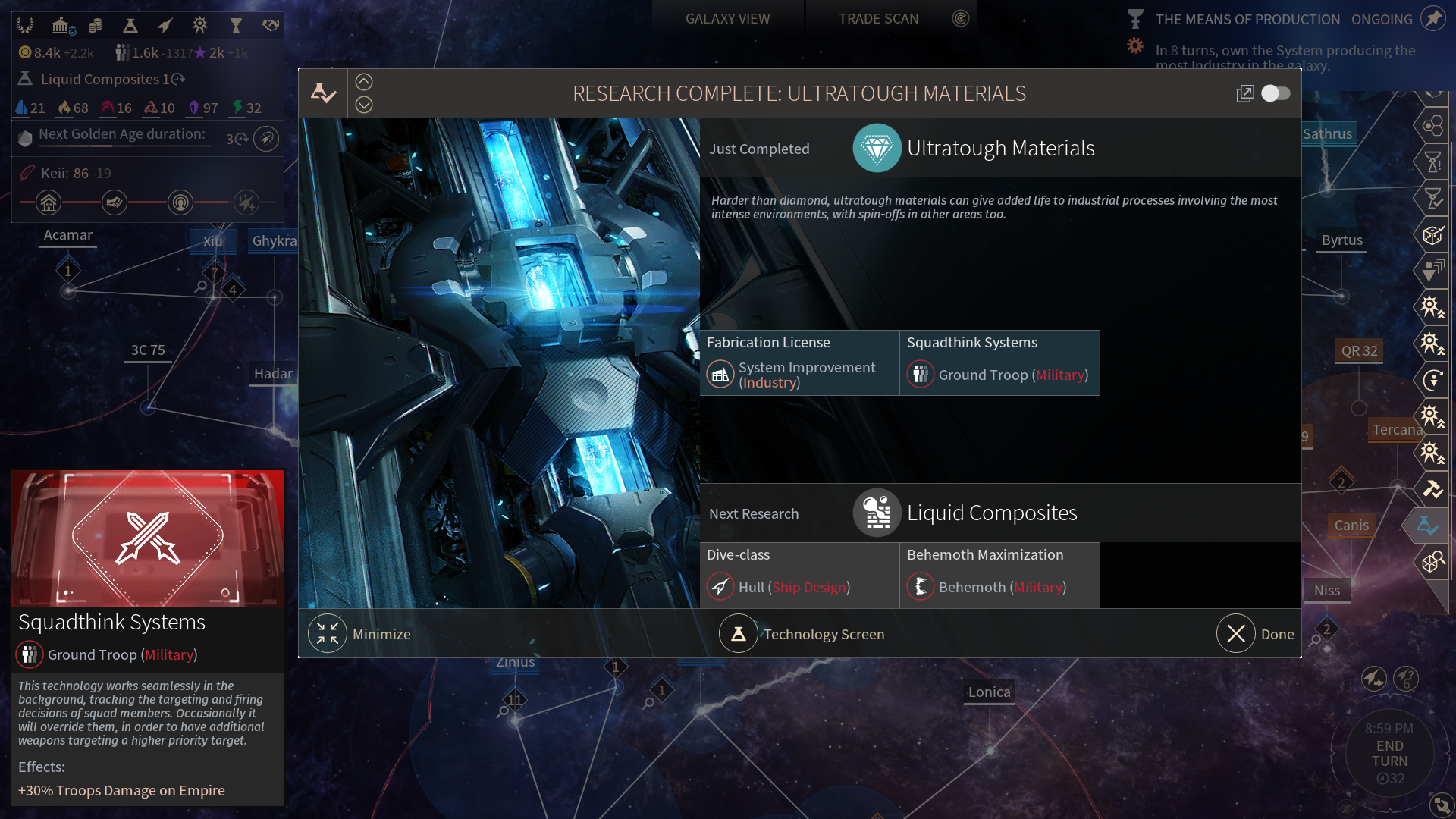
Task: Pin the objective with the pin icon
Action: tap(1432, 18)
